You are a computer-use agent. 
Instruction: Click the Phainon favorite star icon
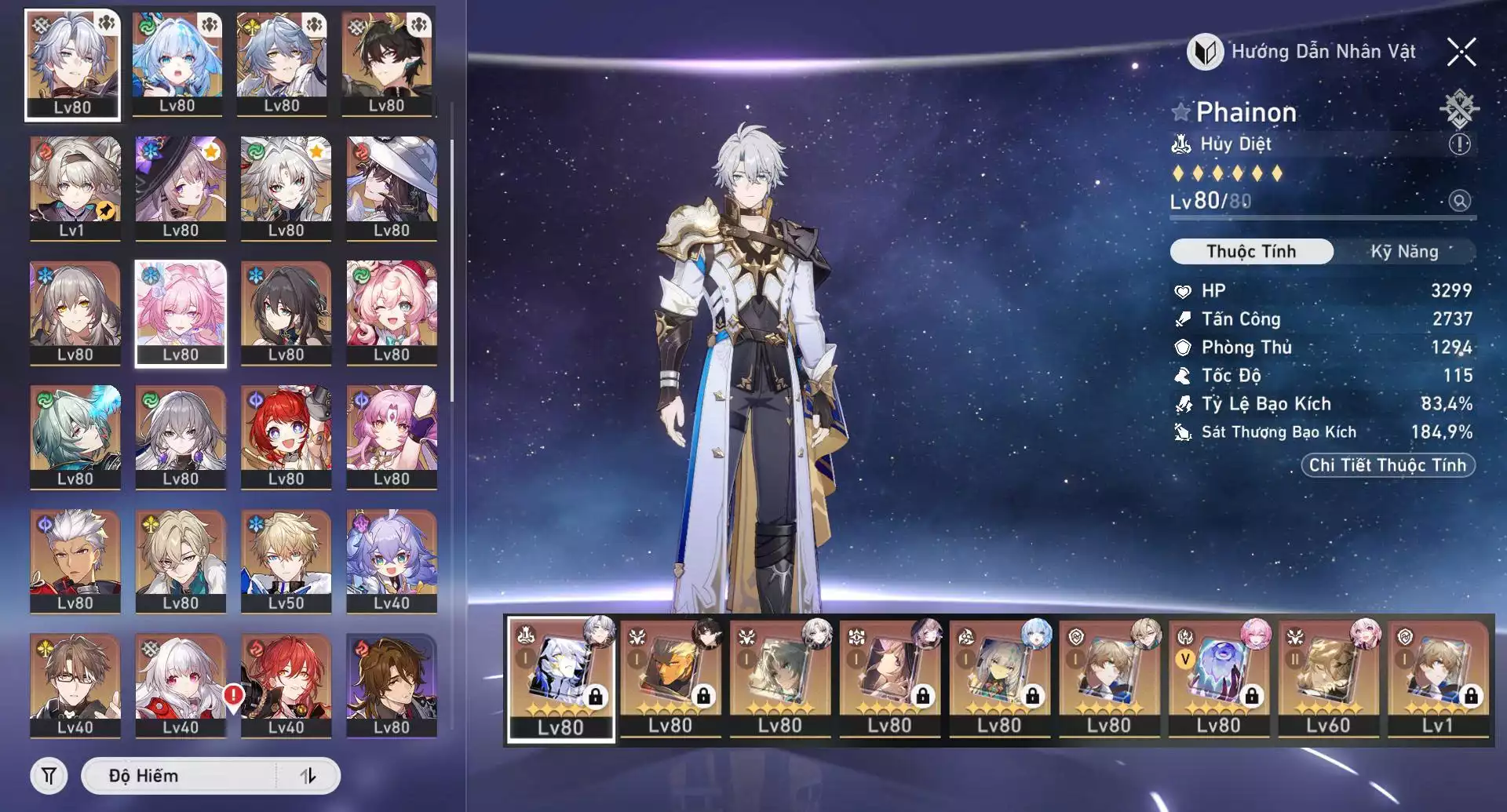(1180, 112)
